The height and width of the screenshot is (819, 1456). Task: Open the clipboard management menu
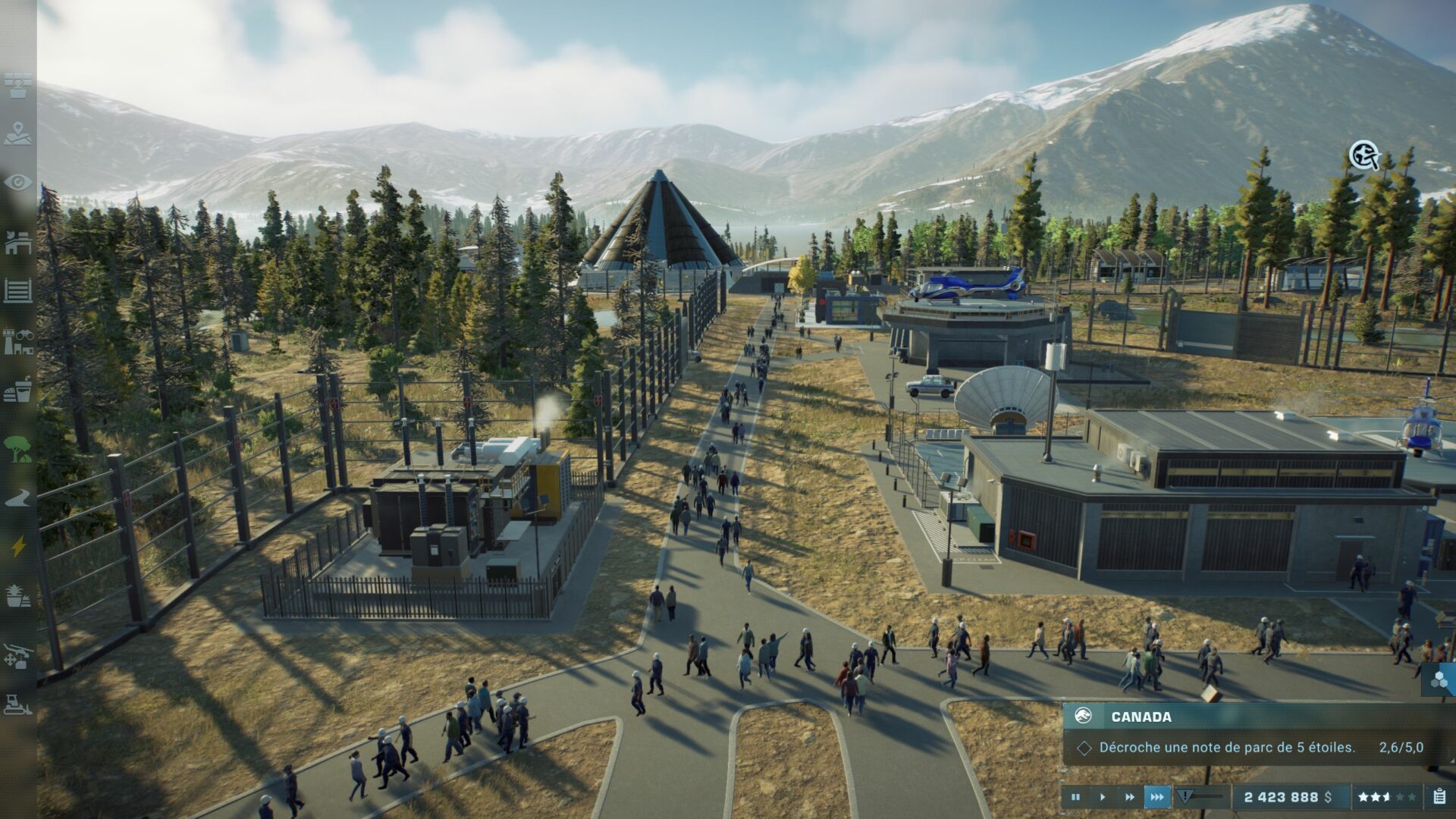pos(1439,797)
